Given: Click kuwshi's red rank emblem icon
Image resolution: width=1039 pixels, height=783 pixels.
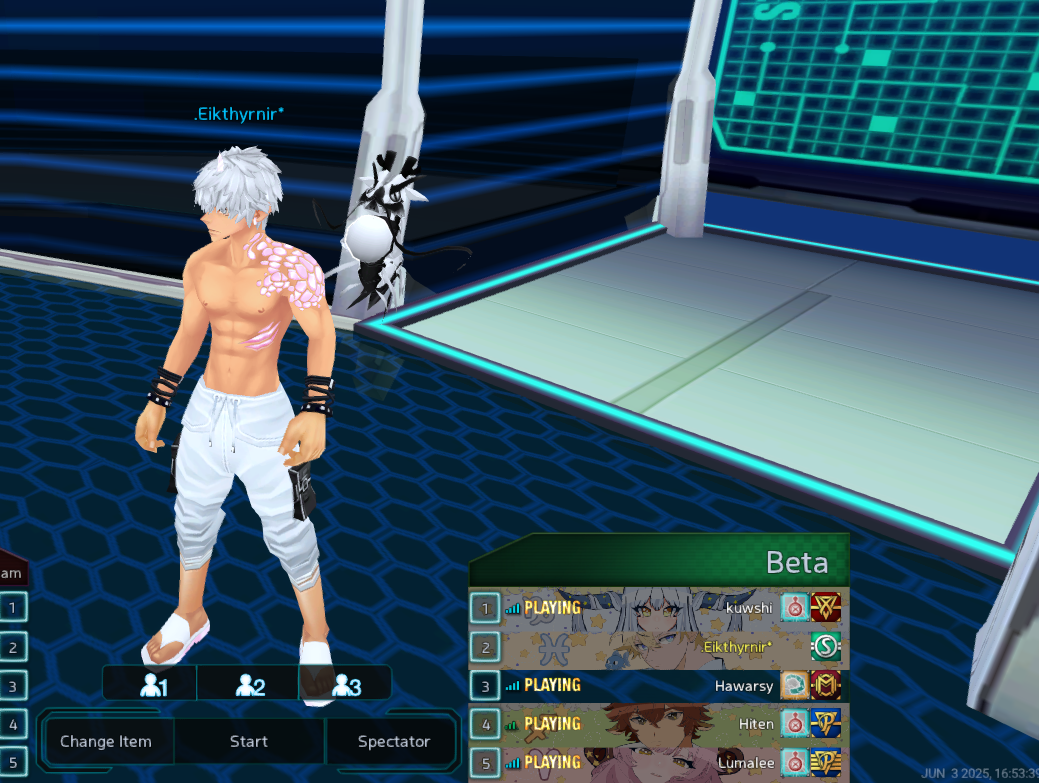Looking at the screenshot, I should pyautogui.click(x=826, y=607).
